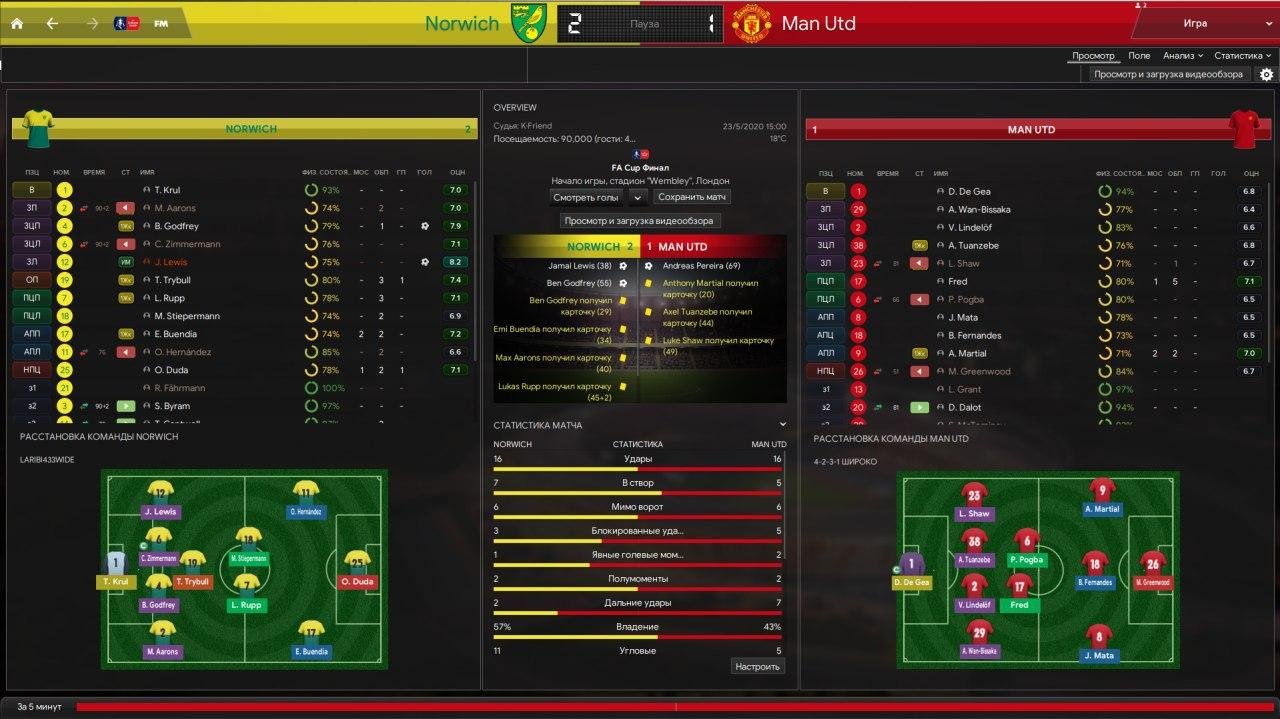Open the Статистика dropdown menu
The image size is (1280, 719).
1242,56
